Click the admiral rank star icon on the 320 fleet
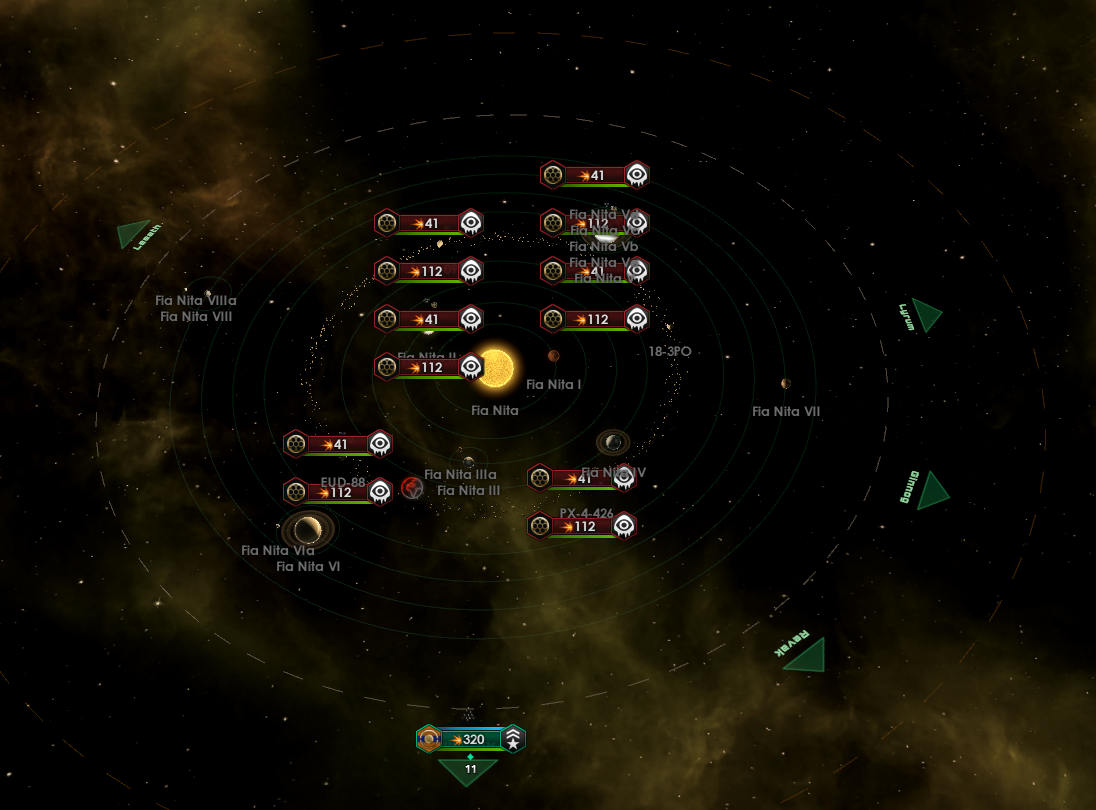Viewport: 1096px width, 810px height. click(513, 740)
